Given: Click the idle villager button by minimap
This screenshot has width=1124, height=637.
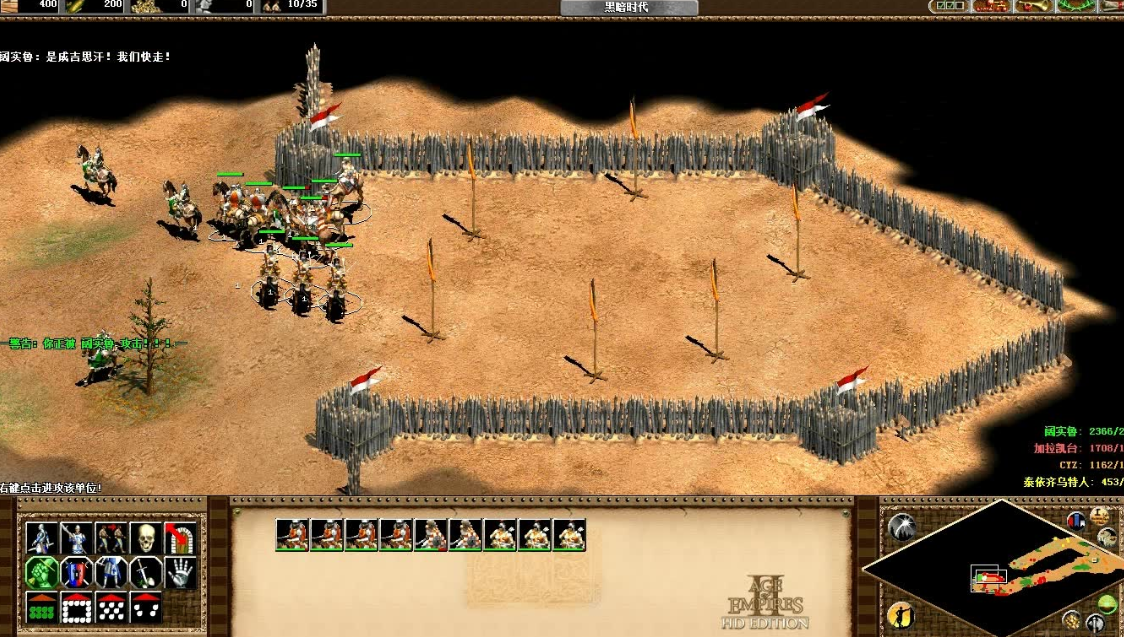Looking at the screenshot, I should [900, 613].
